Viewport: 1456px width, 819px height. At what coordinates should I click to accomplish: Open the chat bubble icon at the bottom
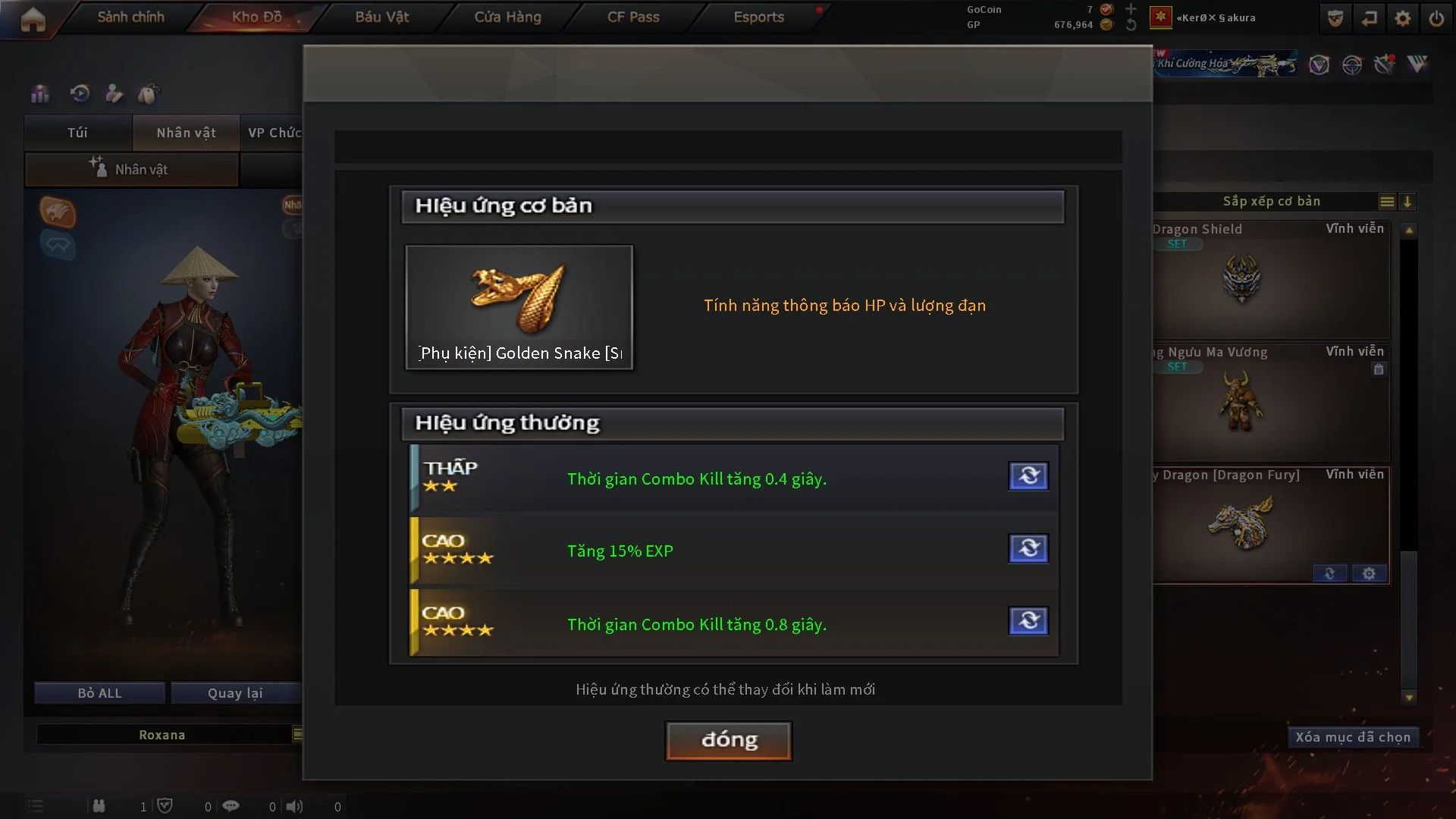pyautogui.click(x=231, y=806)
